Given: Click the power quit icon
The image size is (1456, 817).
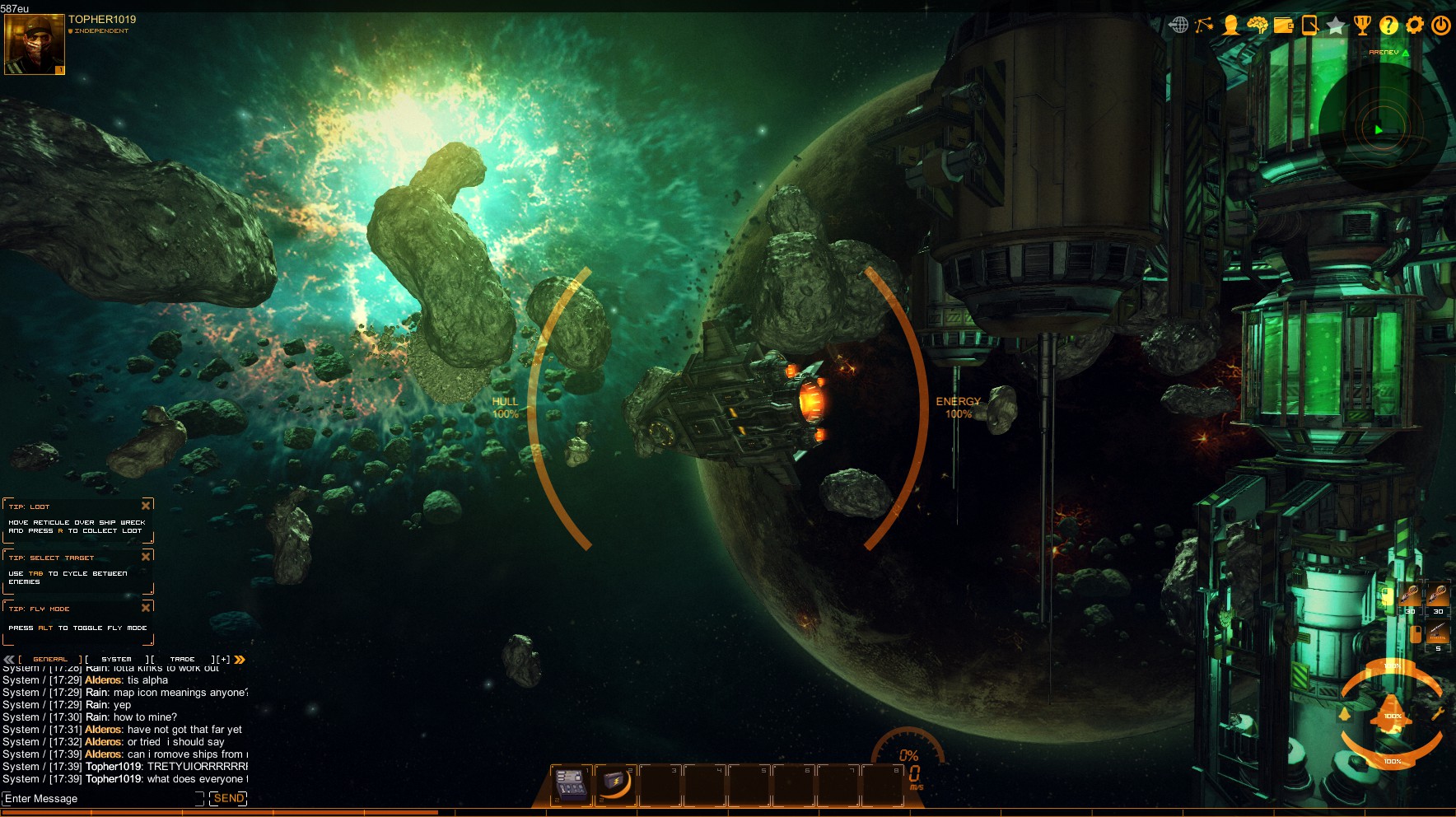Looking at the screenshot, I should coord(1441,25).
